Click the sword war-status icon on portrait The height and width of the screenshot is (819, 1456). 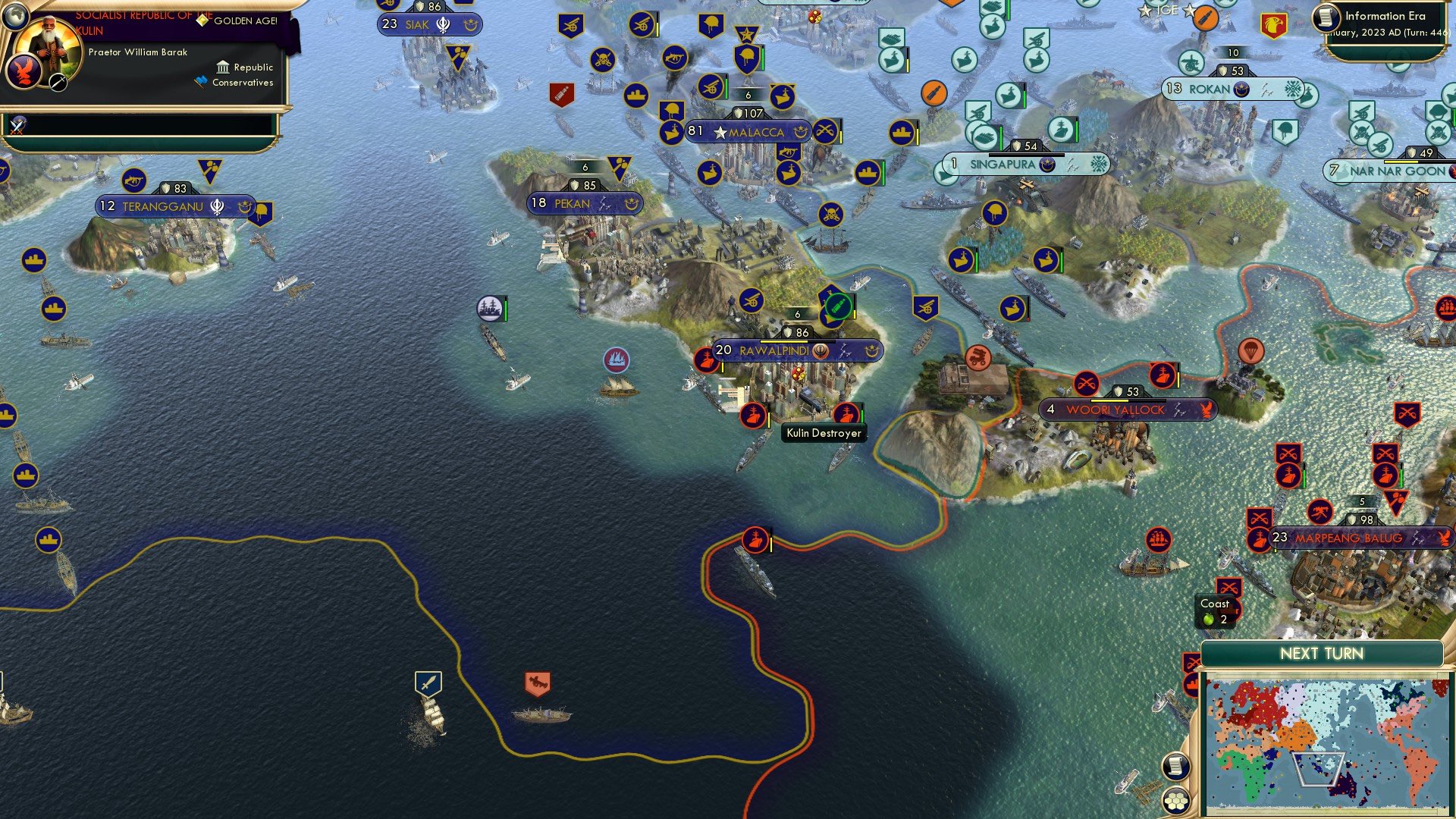click(58, 82)
